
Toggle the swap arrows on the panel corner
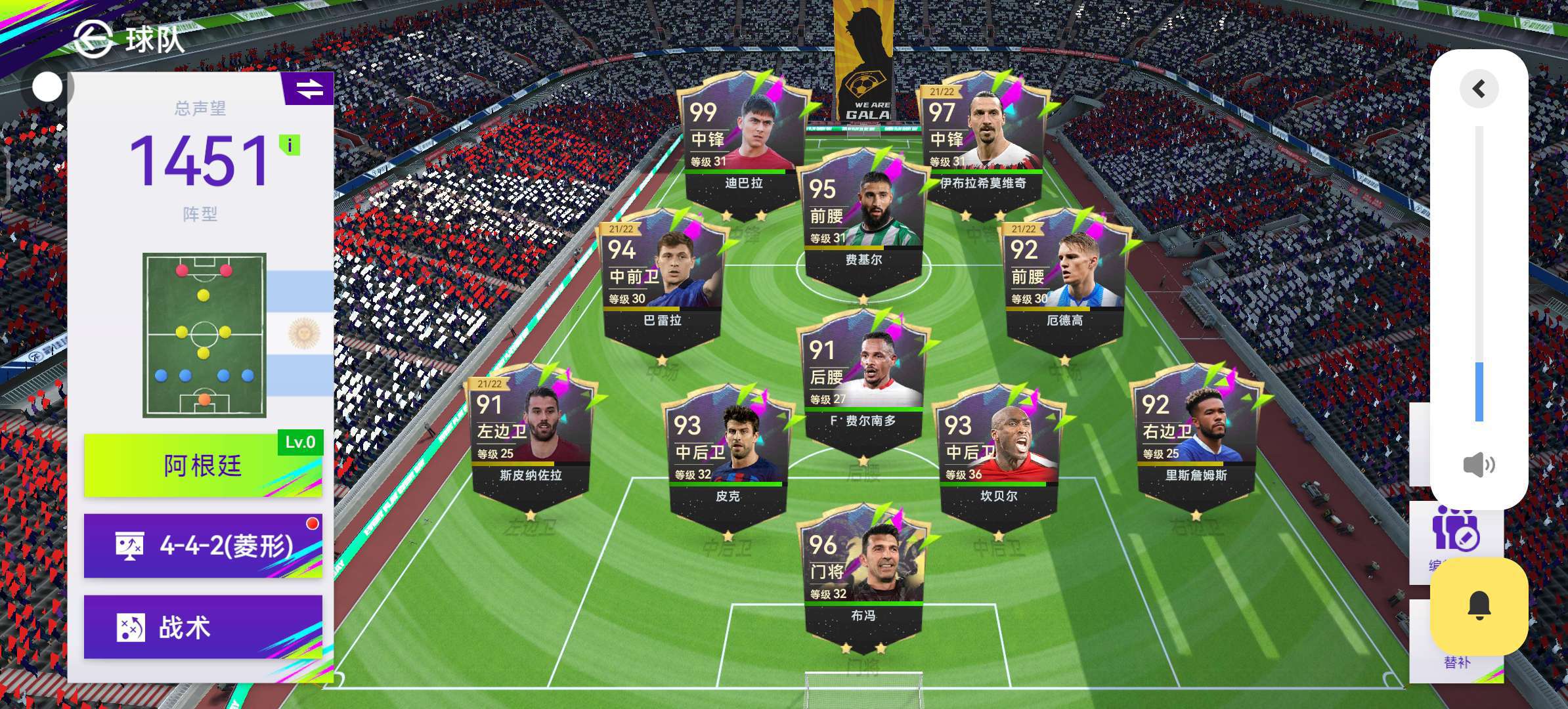click(x=309, y=89)
